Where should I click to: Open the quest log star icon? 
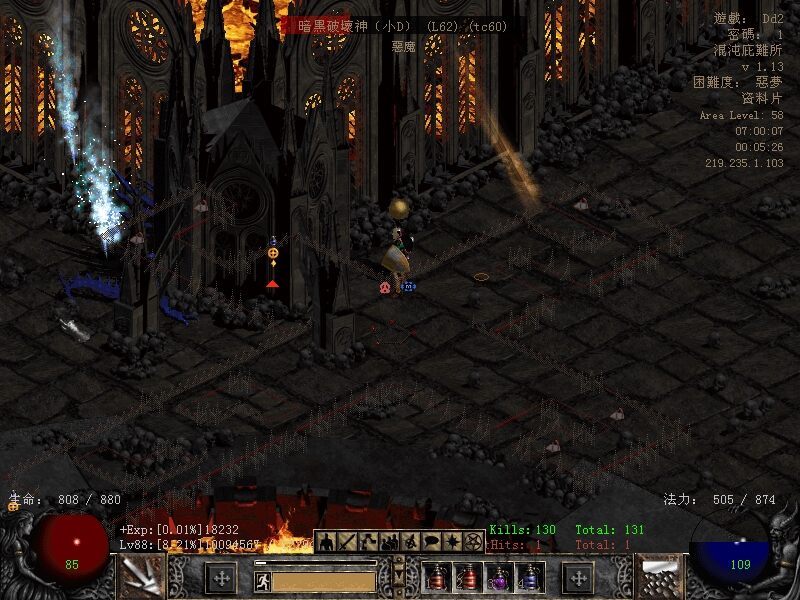452,541
